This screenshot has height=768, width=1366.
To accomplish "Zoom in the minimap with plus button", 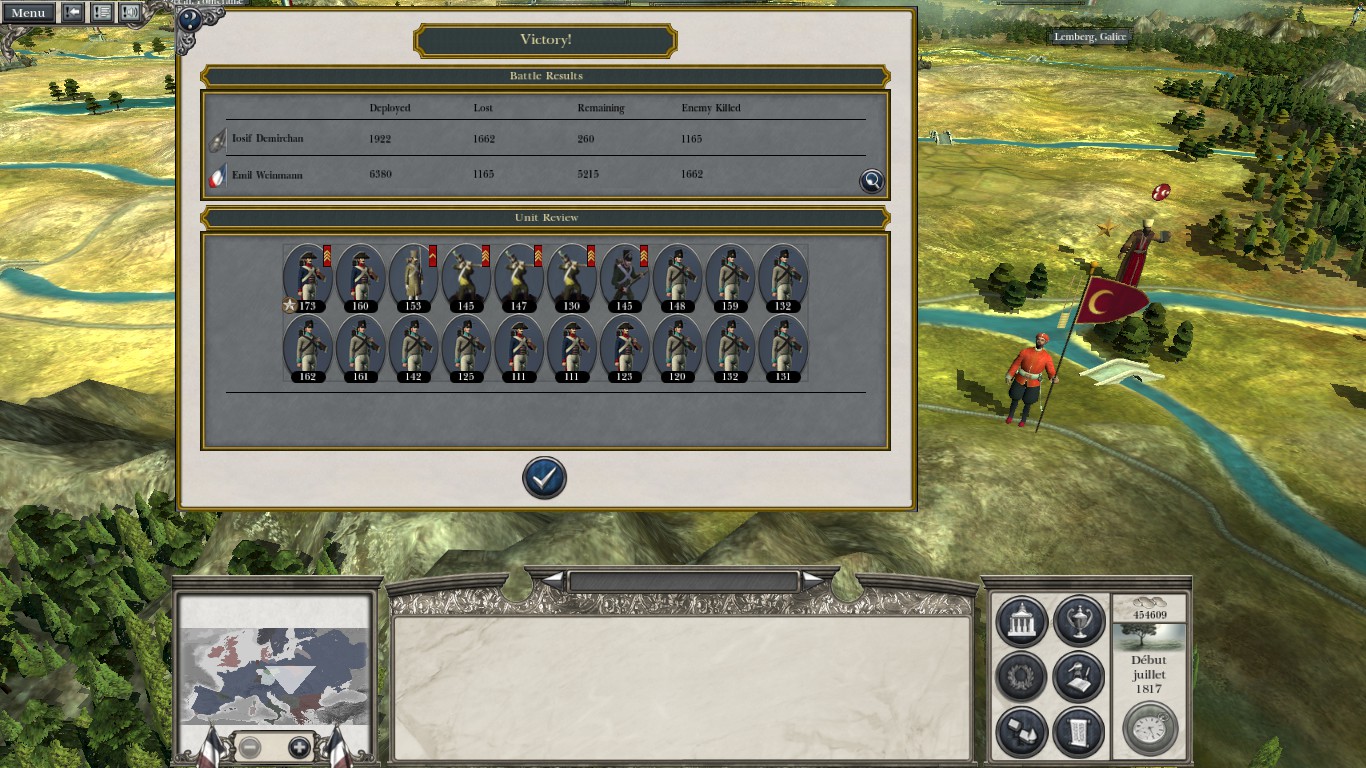I will point(299,747).
